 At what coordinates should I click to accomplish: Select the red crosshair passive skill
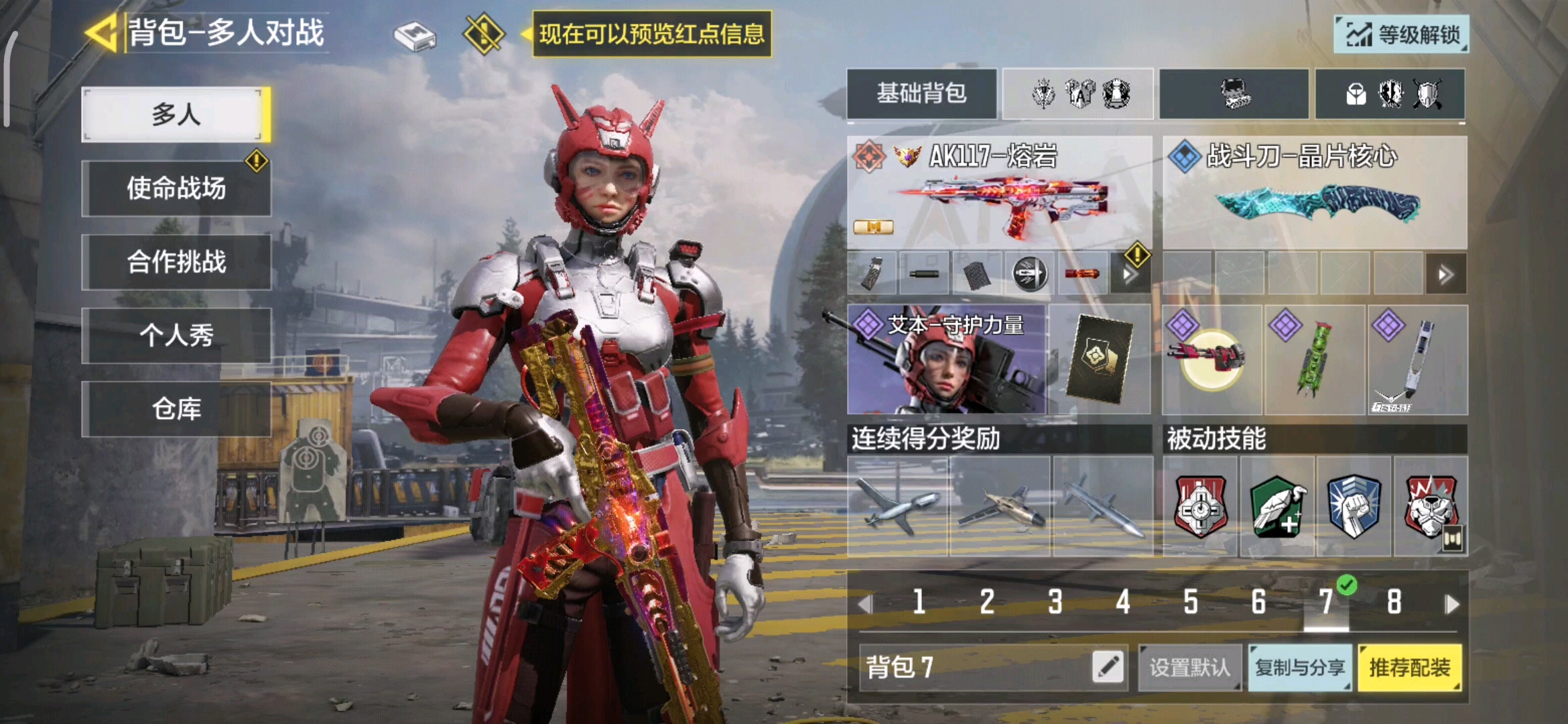(x=1201, y=507)
